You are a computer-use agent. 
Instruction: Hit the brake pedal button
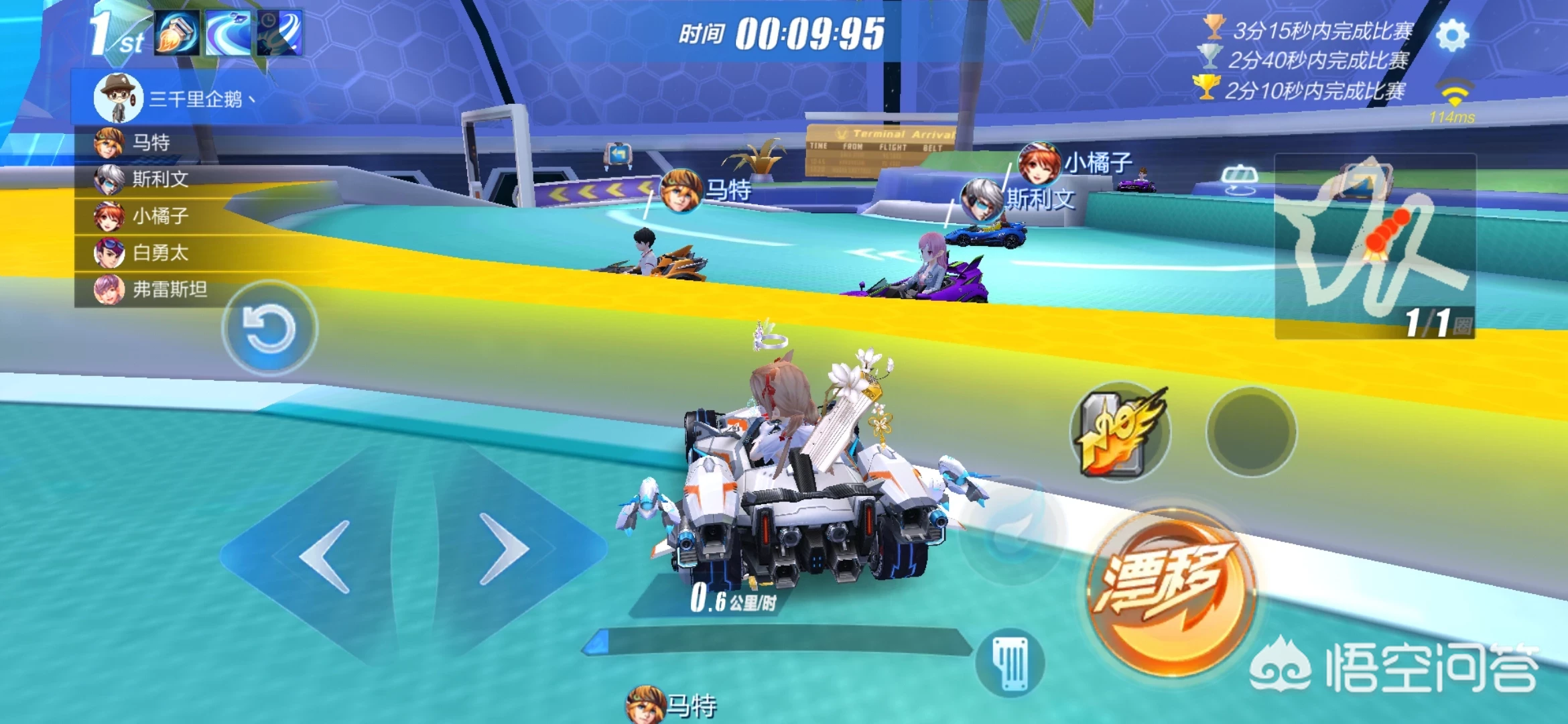click(1010, 663)
